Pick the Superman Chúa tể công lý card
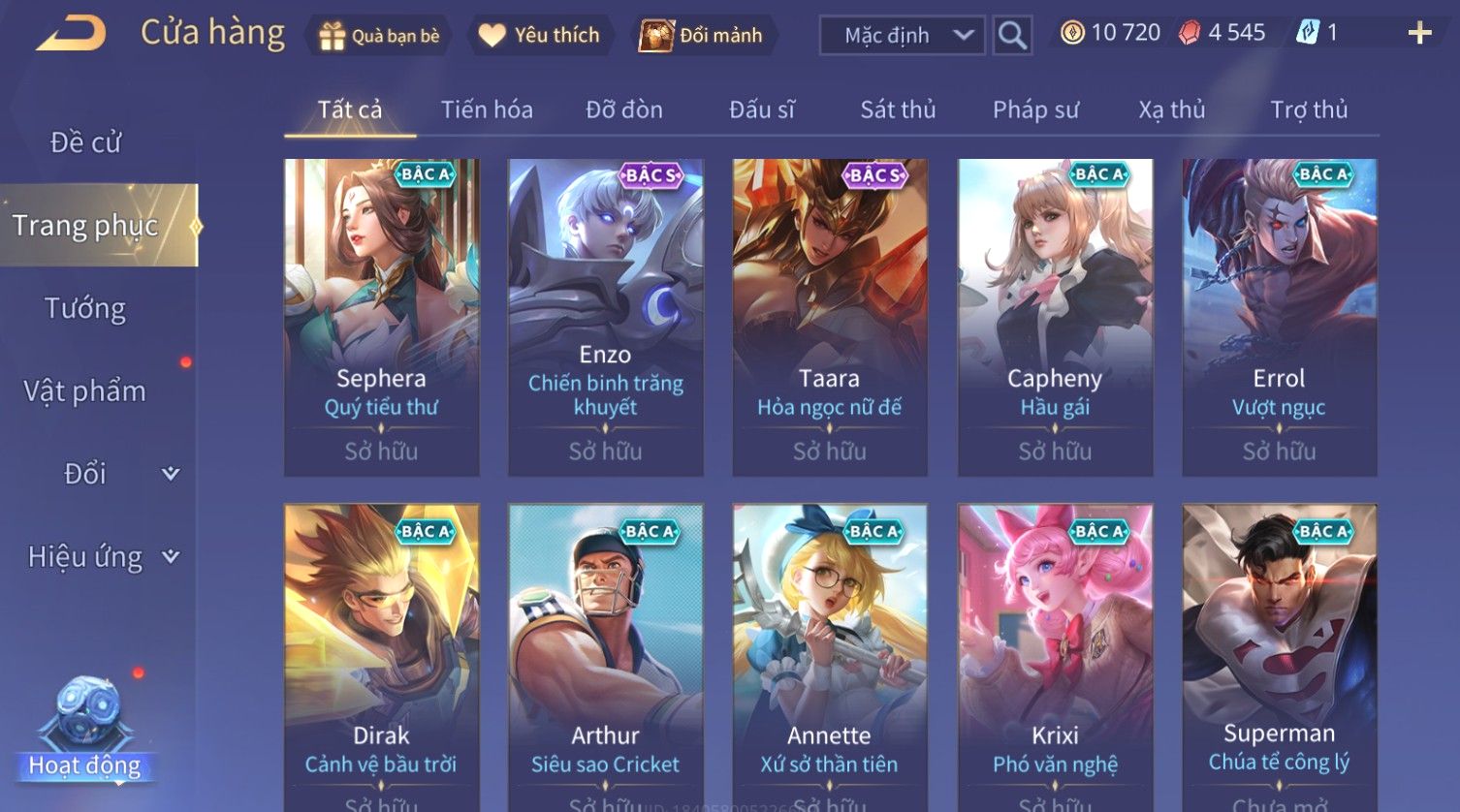The height and width of the screenshot is (812, 1460). coord(1280,657)
